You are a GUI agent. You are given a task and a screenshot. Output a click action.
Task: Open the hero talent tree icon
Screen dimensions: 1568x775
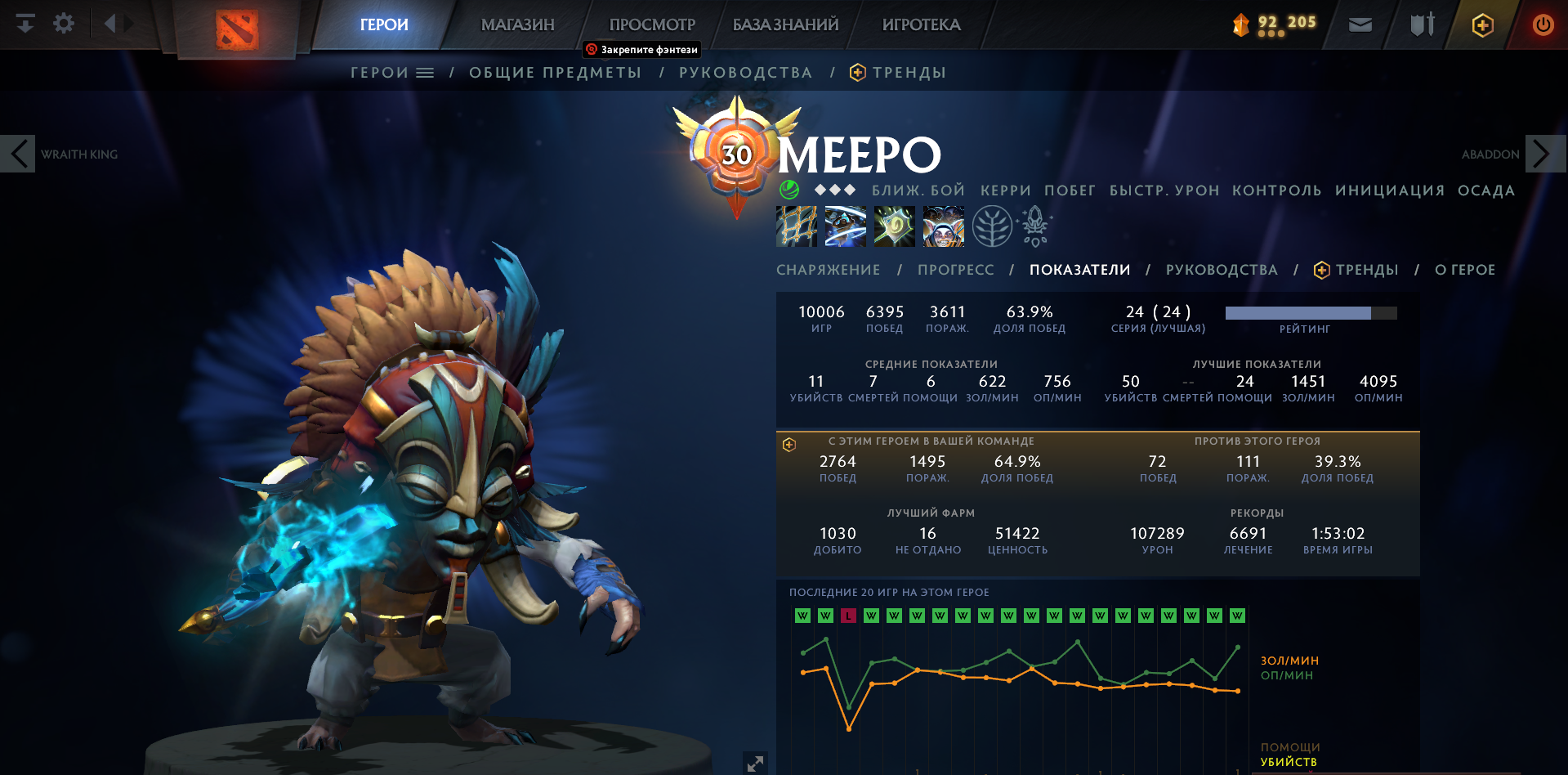[x=993, y=226]
